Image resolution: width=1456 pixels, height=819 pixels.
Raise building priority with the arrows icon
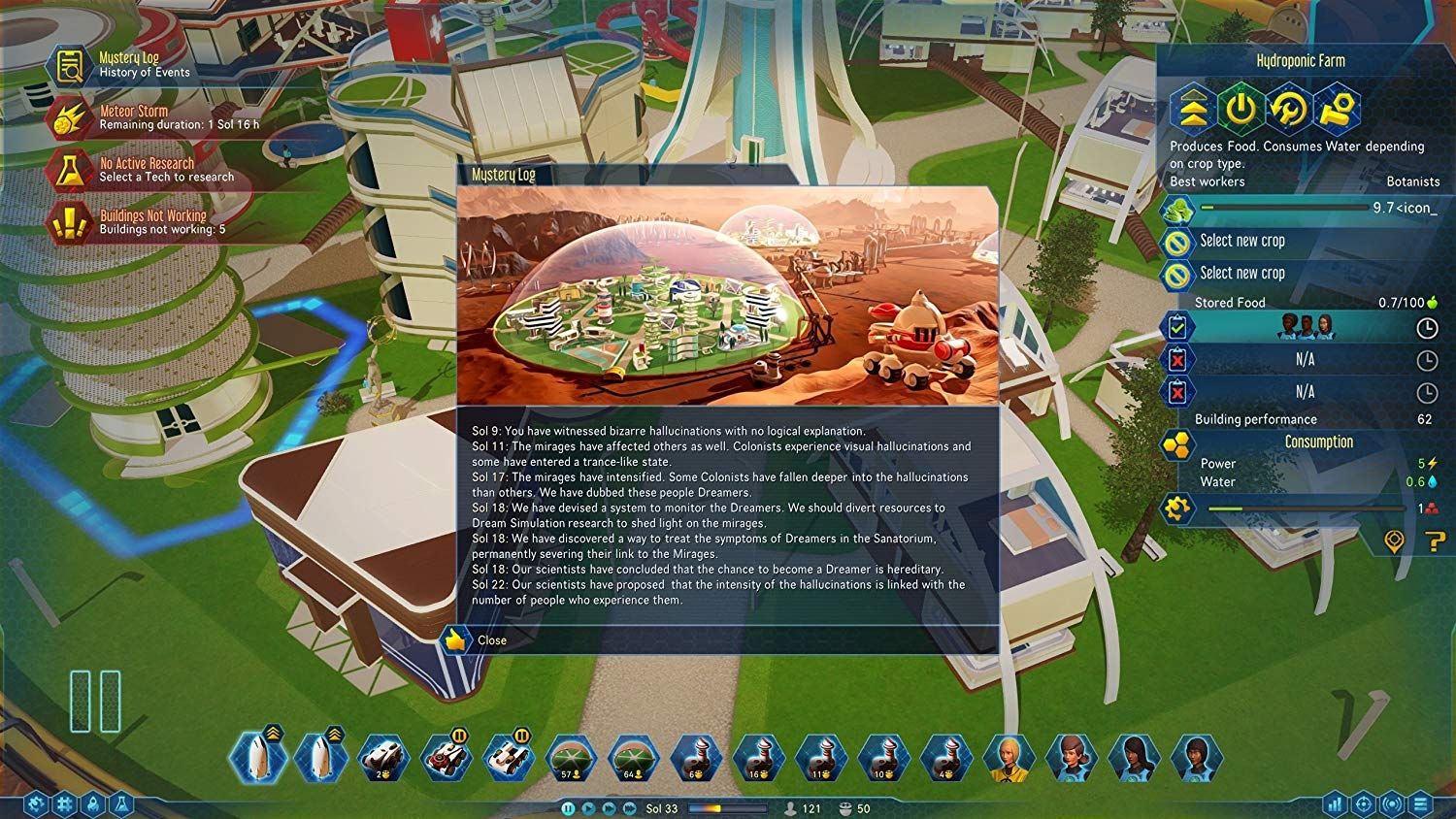(x=1194, y=111)
